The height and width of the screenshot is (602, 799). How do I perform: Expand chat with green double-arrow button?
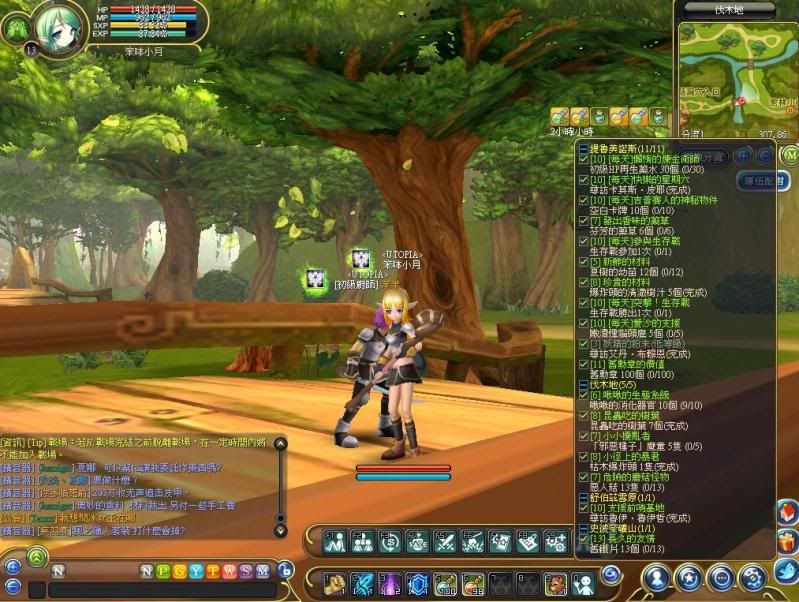click(x=37, y=555)
